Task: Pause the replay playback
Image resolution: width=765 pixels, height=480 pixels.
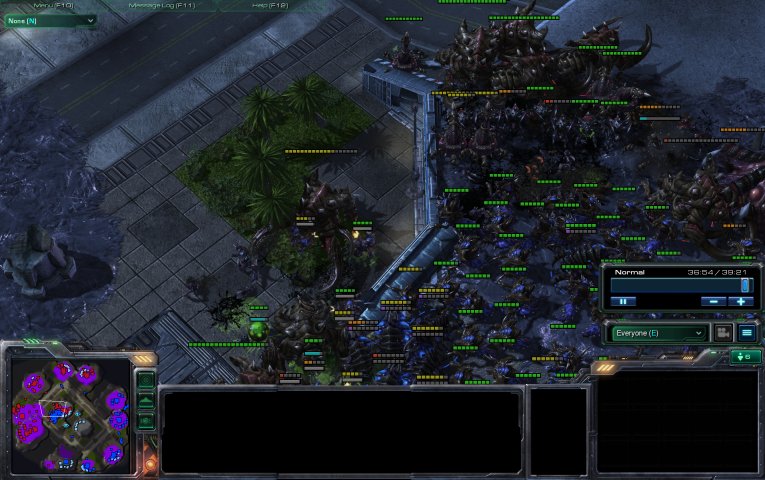Action: (622, 301)
